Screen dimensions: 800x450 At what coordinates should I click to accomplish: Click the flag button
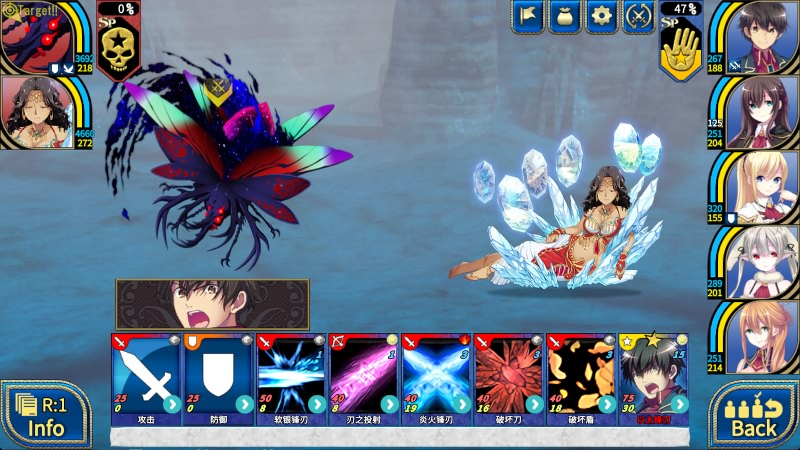coord(528,16)
